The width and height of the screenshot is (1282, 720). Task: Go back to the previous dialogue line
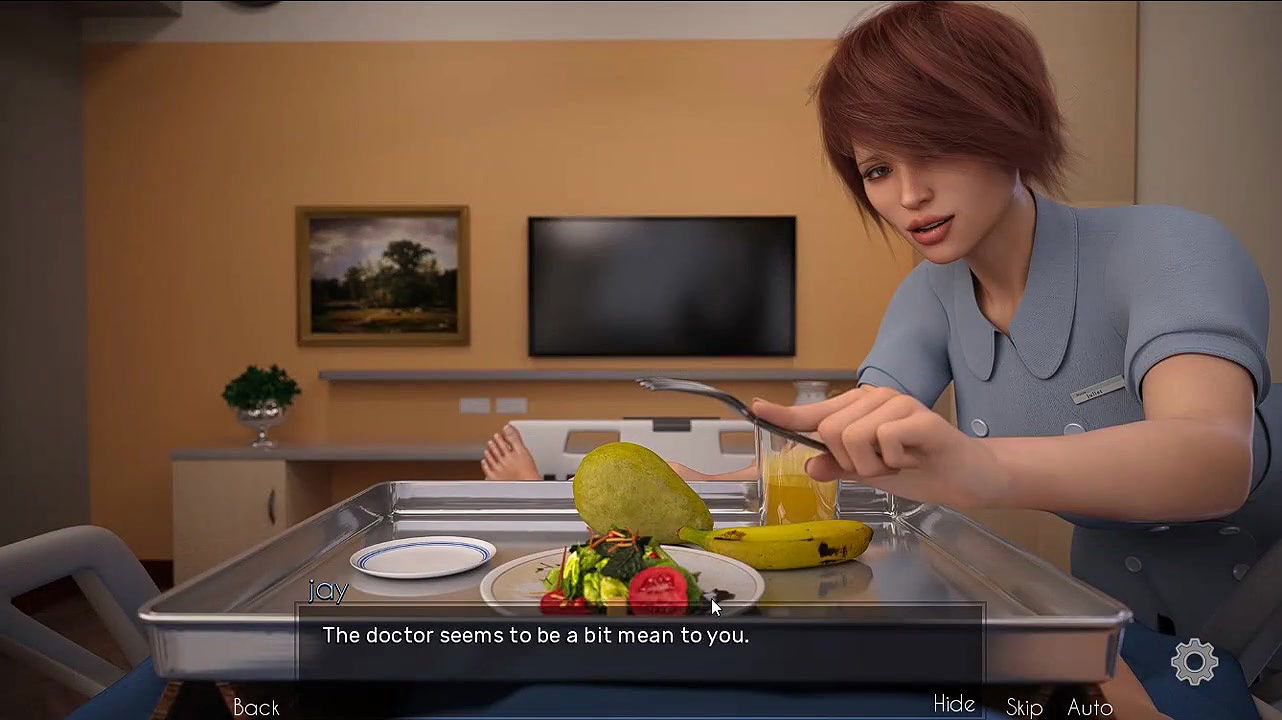click(256, 706)
